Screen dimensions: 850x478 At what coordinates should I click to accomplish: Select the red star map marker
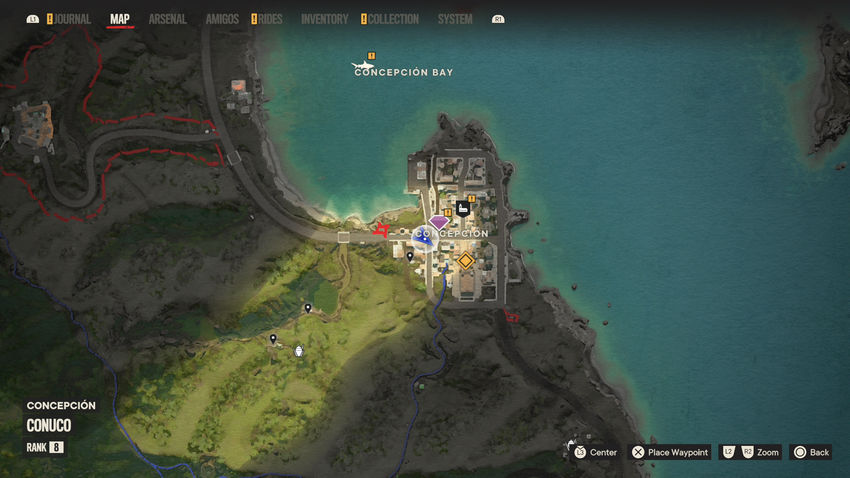[x=380, y=231]
